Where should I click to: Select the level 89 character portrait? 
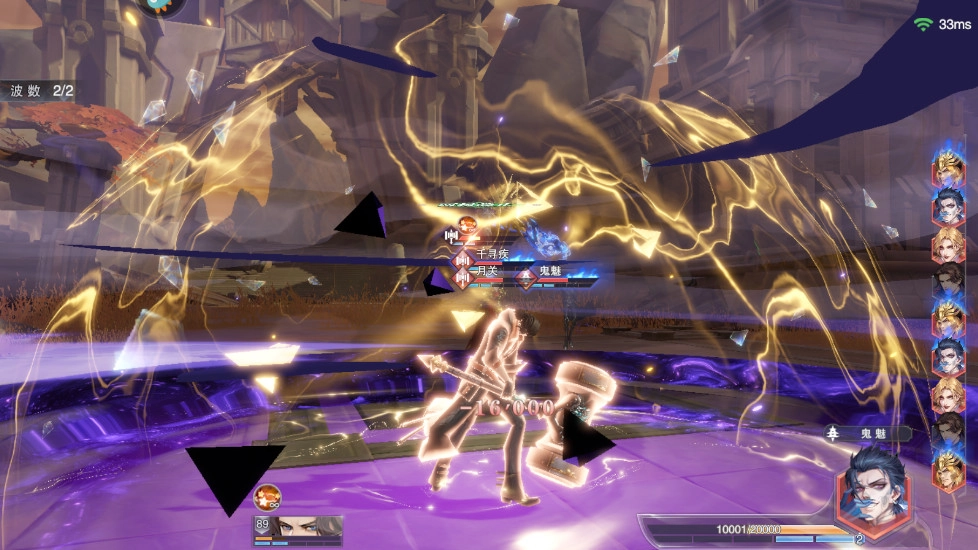(x=298, y=528)
